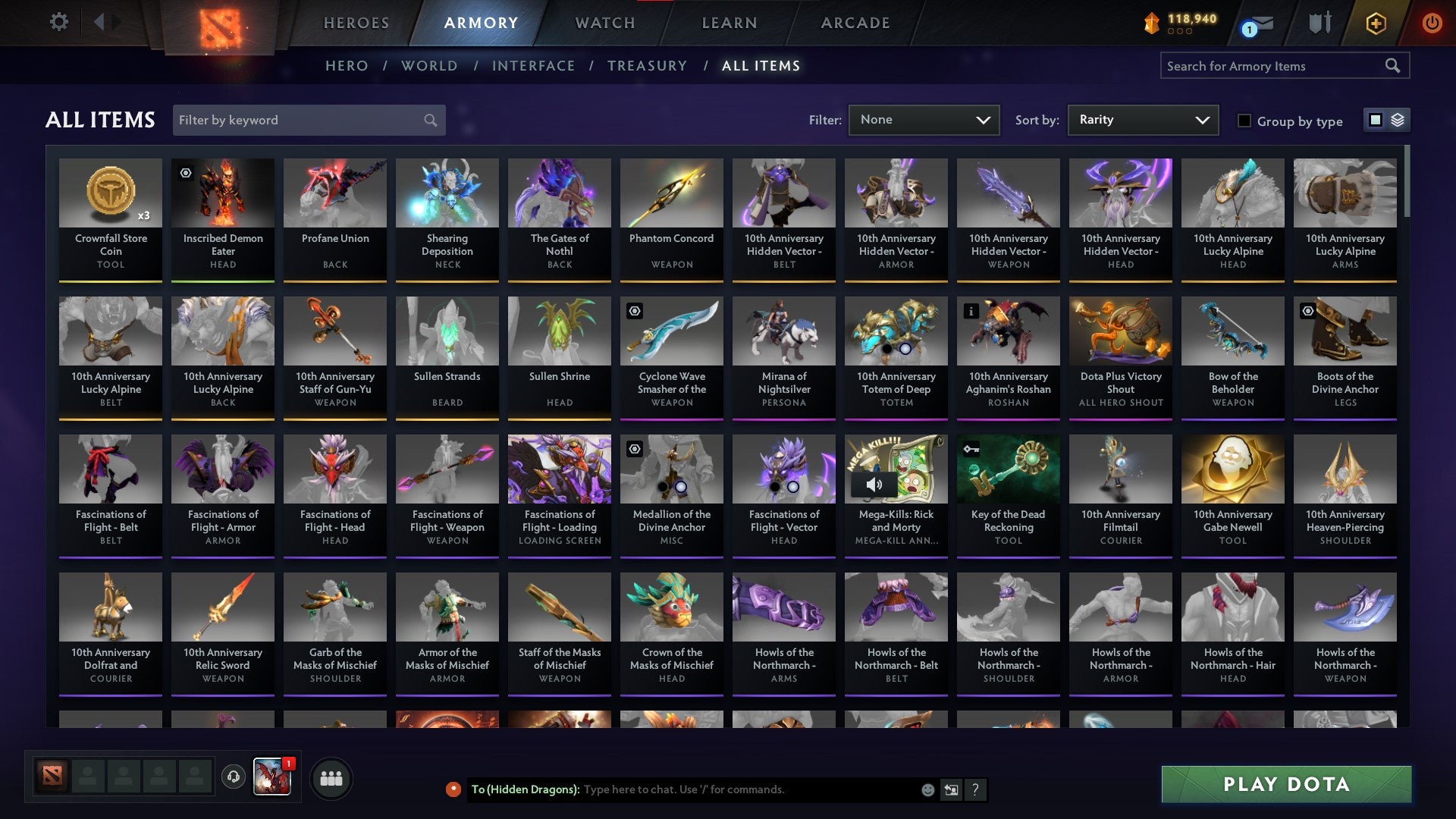1456x819 pixels.
Task: Open the Sort by Rarity dropdown
Action: (1142, 120)
